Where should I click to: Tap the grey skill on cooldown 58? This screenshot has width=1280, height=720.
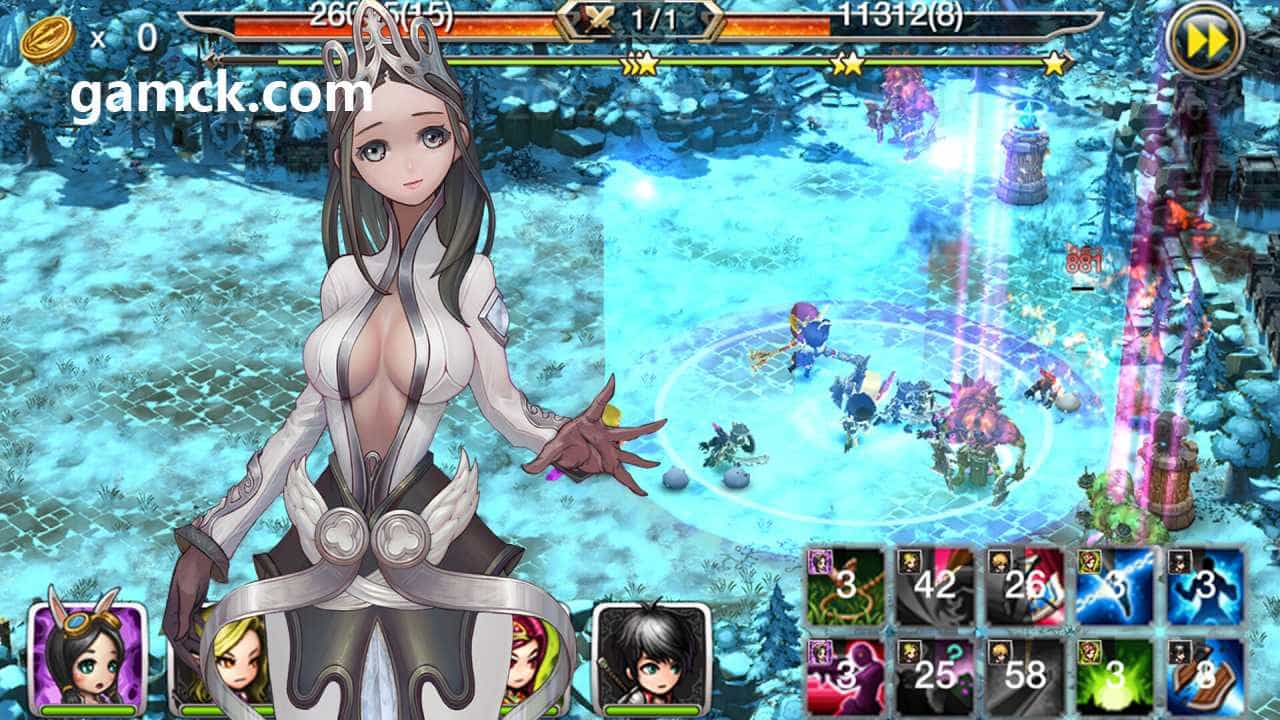pos(1025,676)
